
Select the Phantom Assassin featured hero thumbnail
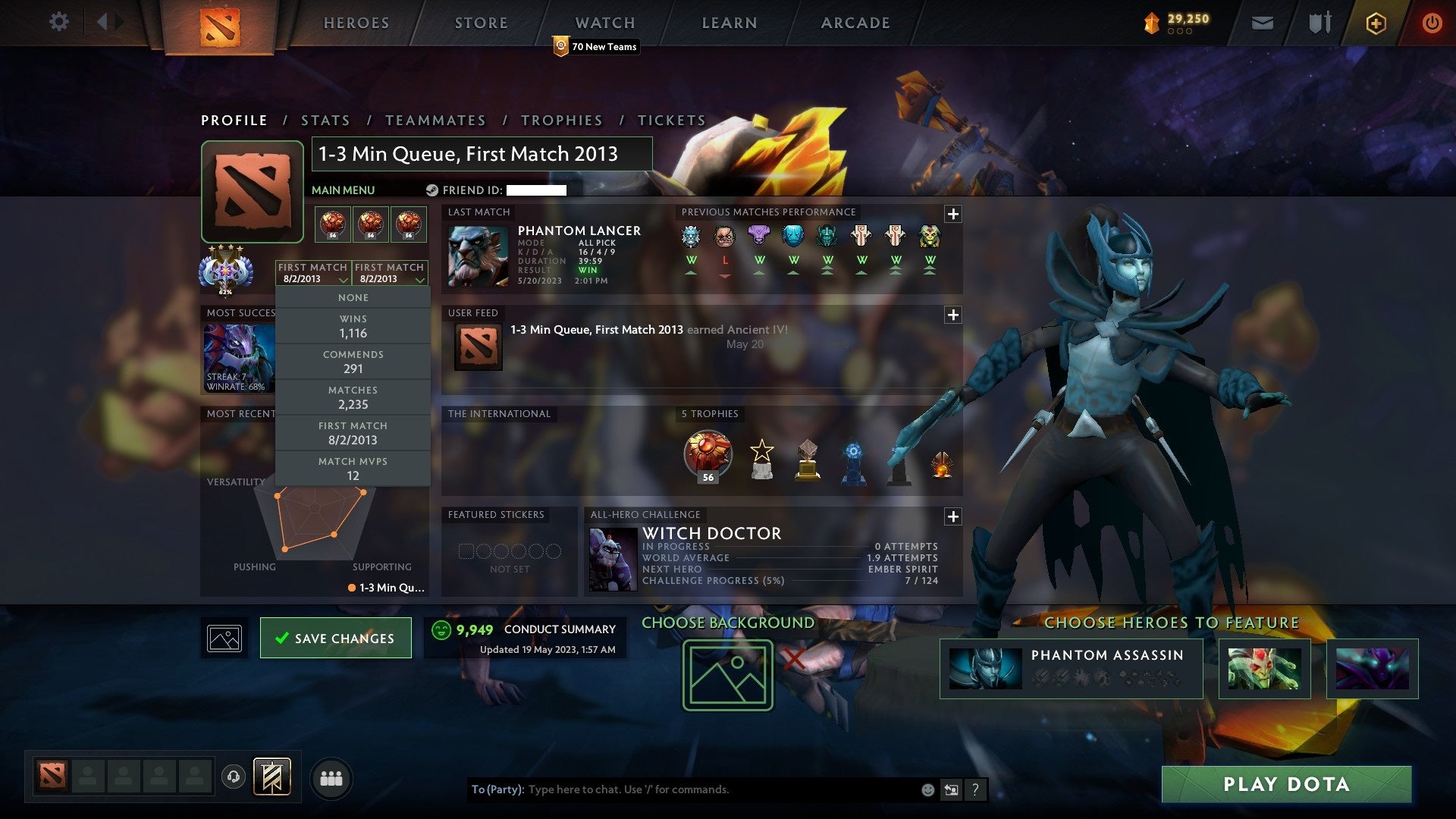click(x=986, y=668)
